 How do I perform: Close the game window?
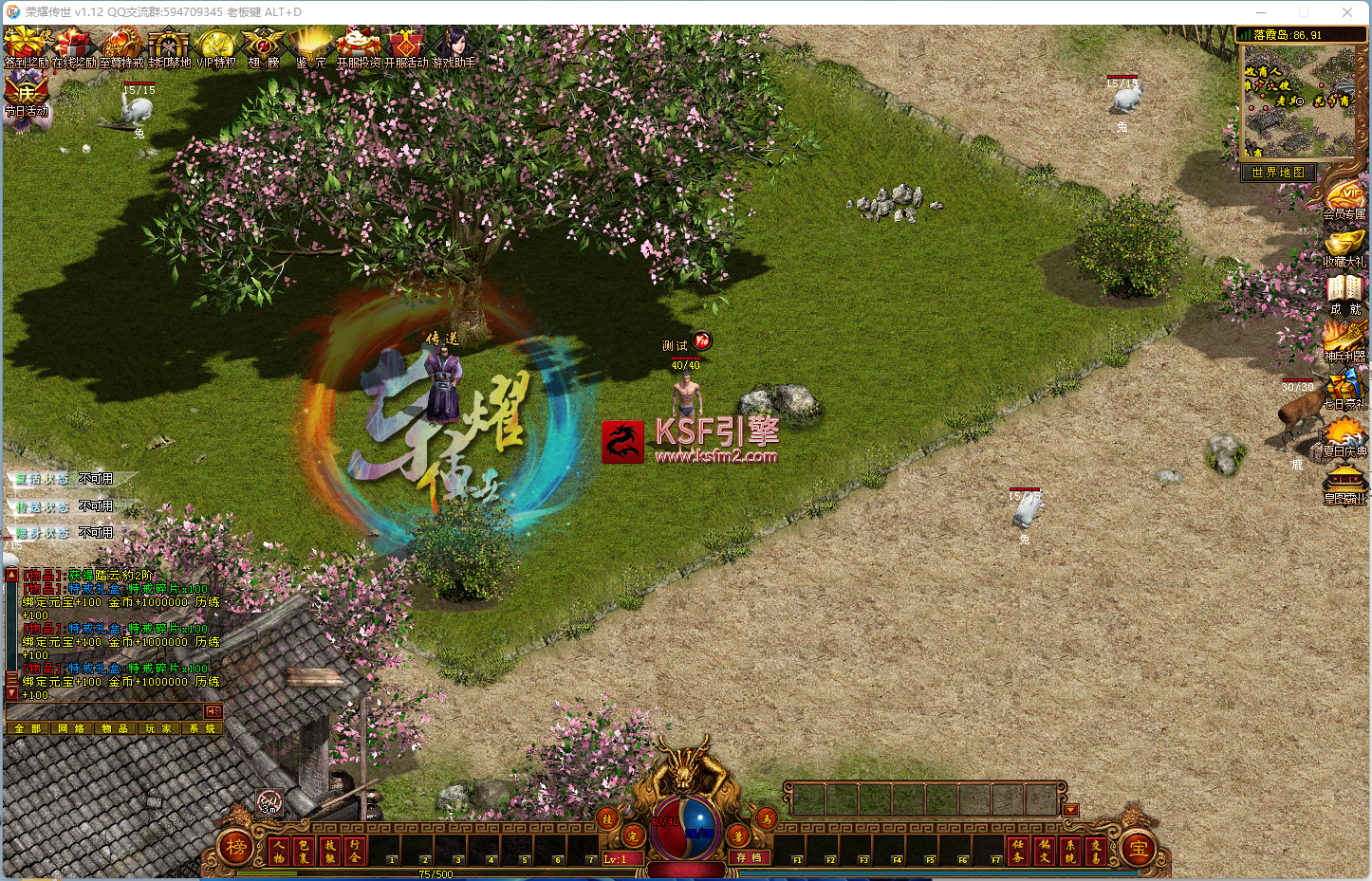1347,12
